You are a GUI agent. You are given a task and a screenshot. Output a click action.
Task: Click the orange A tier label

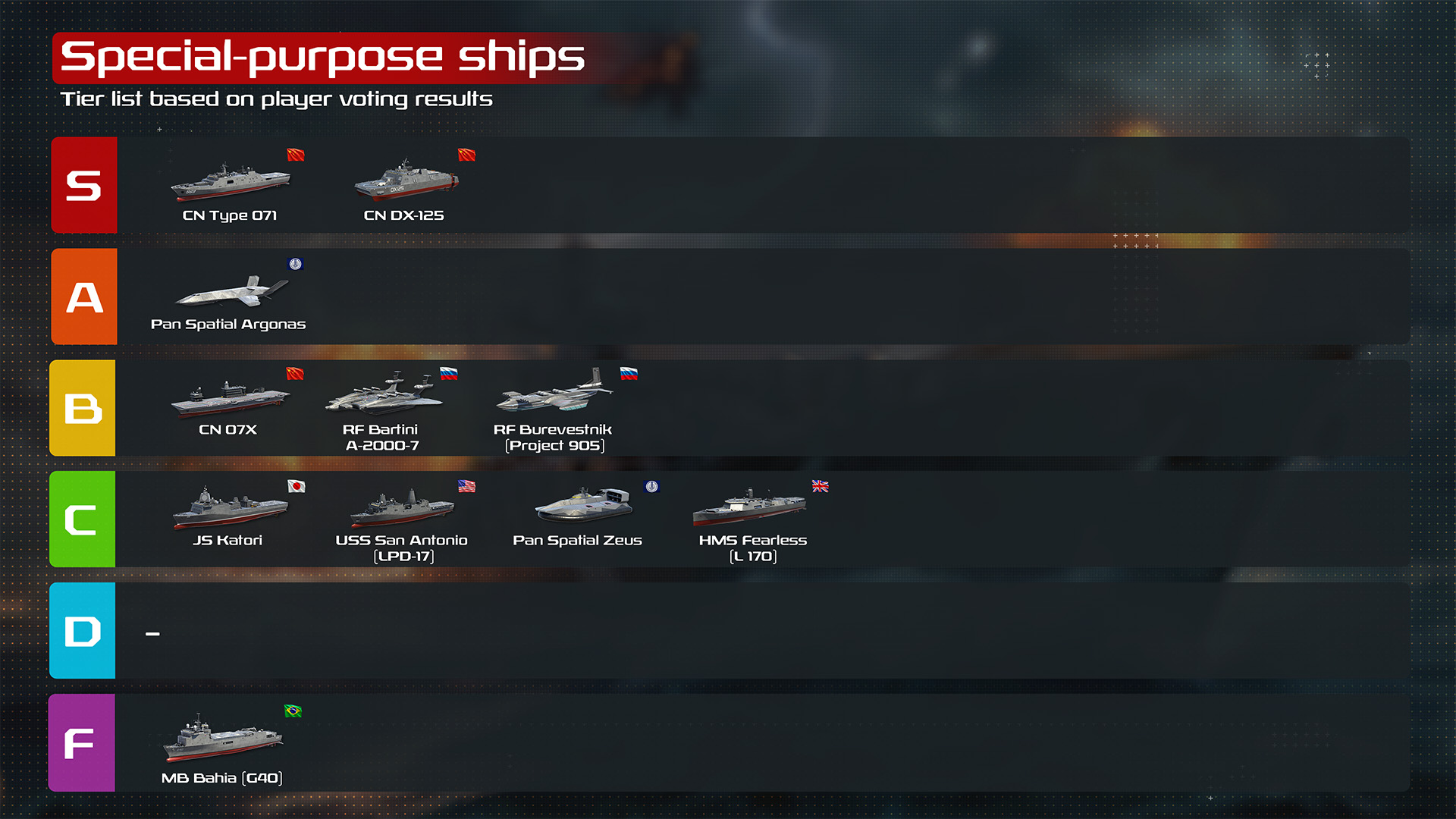coord(84,297)
